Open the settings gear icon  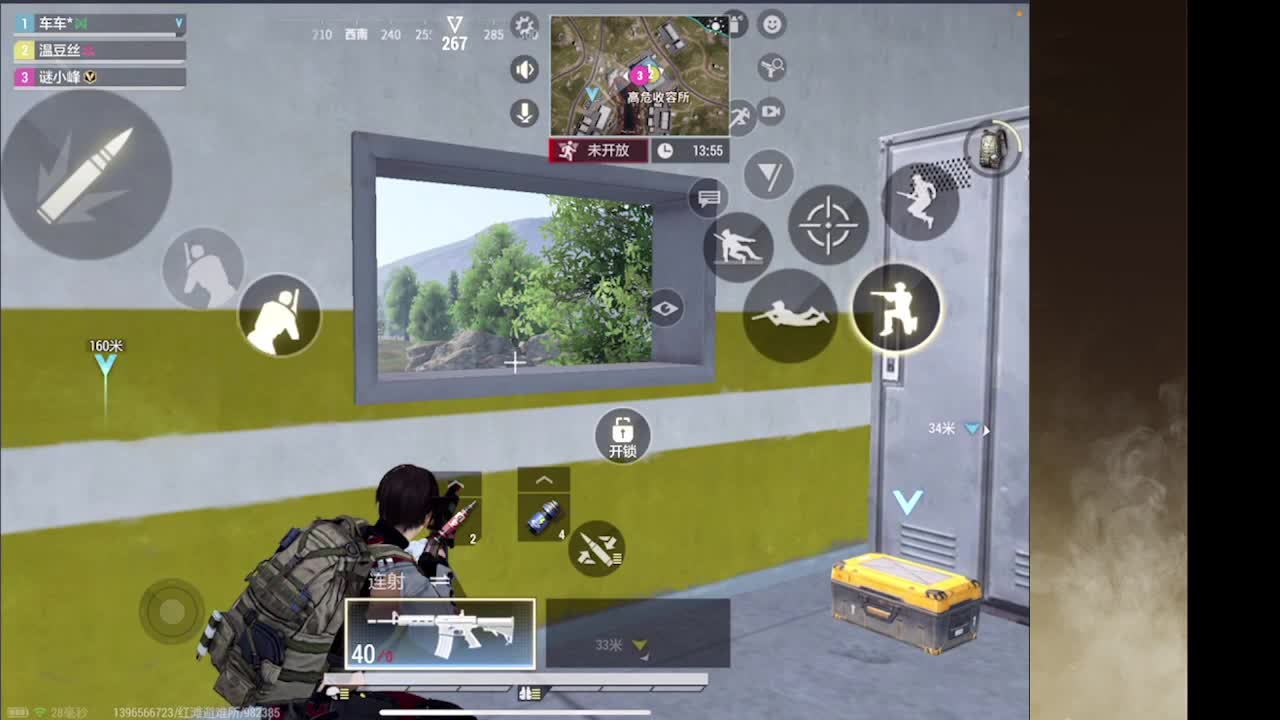click(x=524, y=25)
